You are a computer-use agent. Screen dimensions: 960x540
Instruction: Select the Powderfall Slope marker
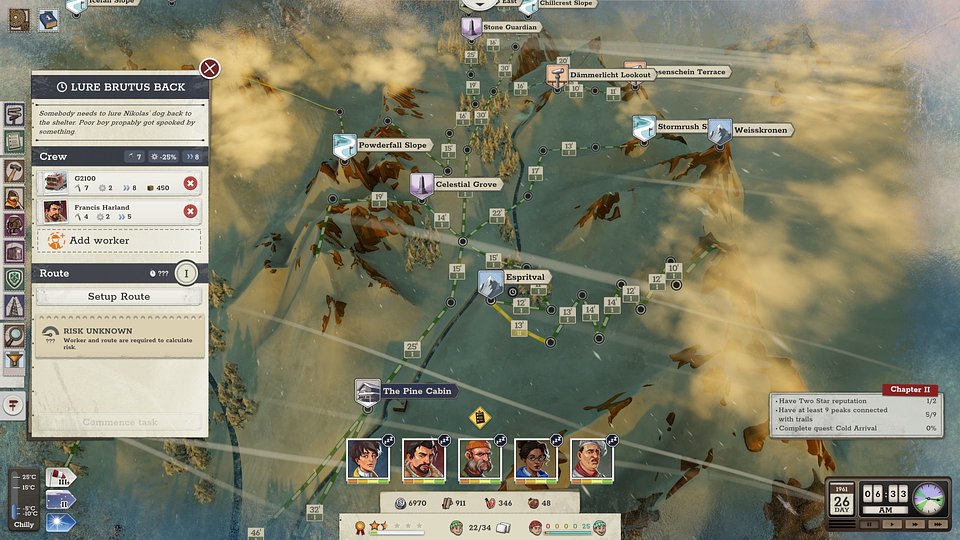point(344,146)
